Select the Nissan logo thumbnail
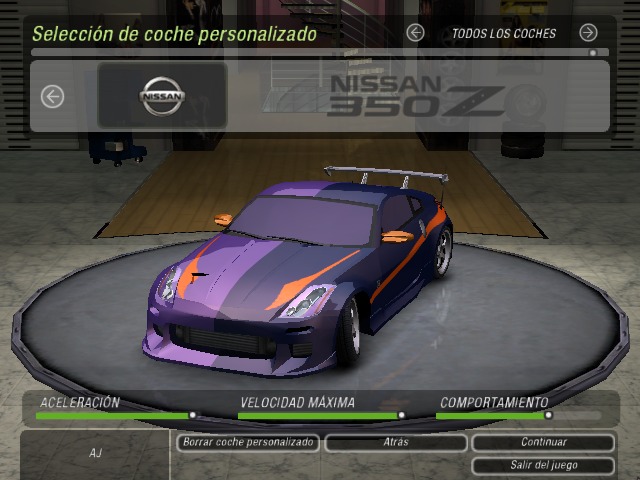The width and height of the screenshot is (640, 480). click(162, 96)
